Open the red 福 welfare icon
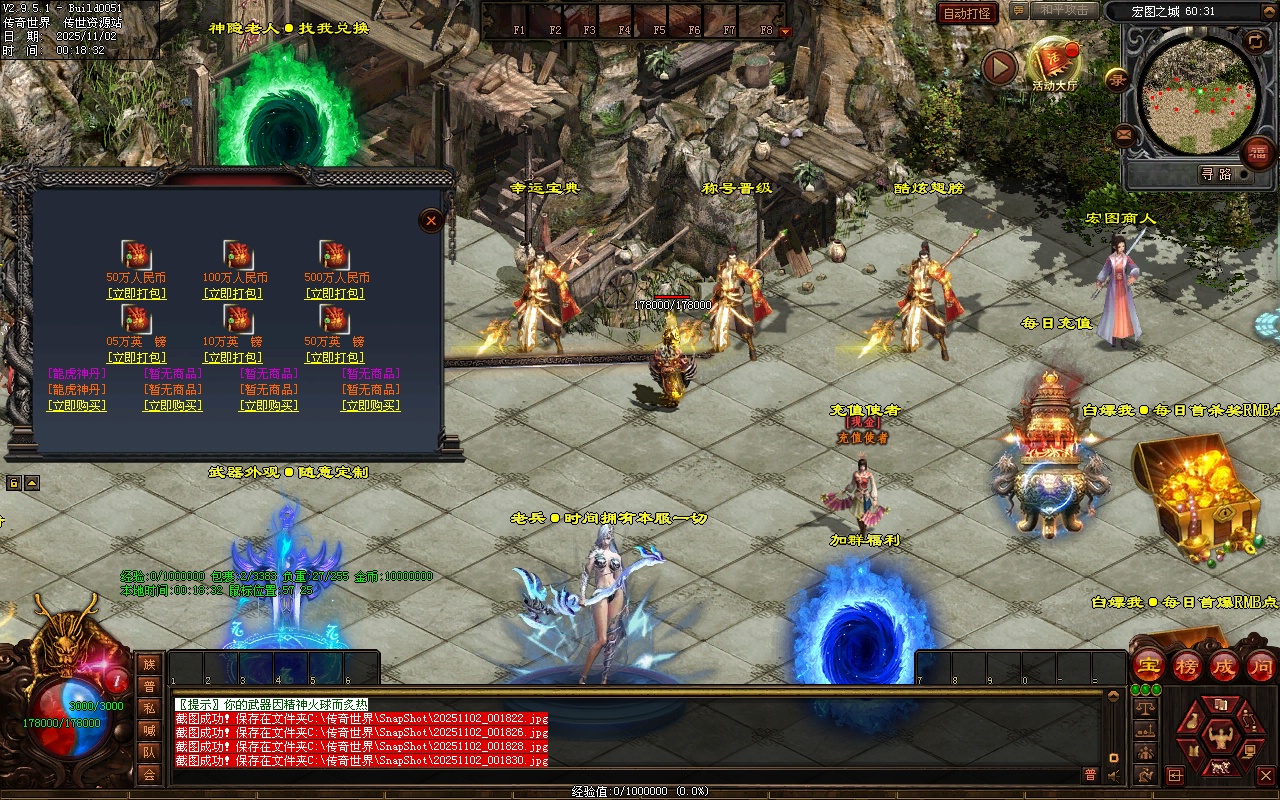 point(1257,153)
